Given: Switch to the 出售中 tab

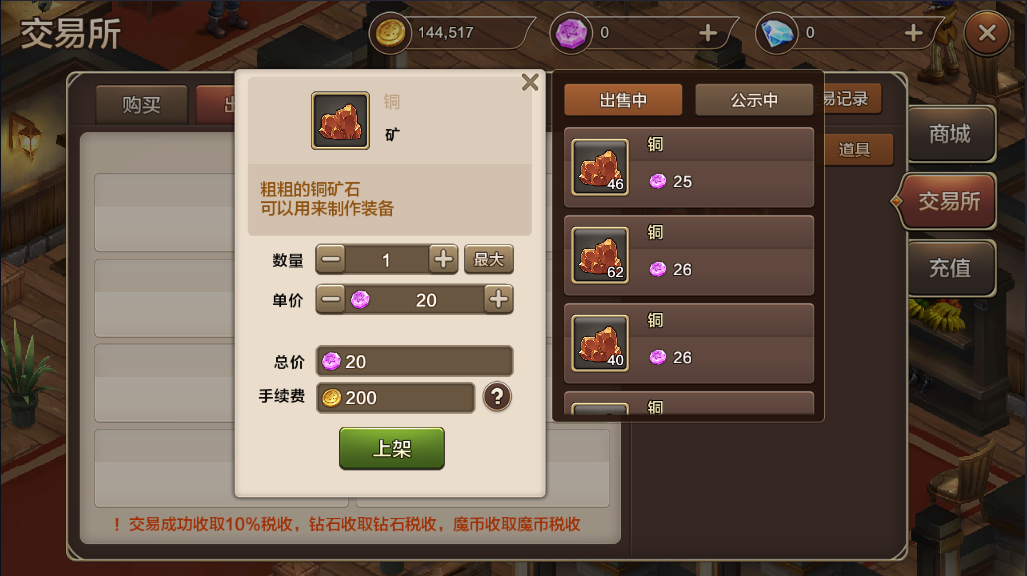Looking at the screenshot, I should [x=623, y=100].
